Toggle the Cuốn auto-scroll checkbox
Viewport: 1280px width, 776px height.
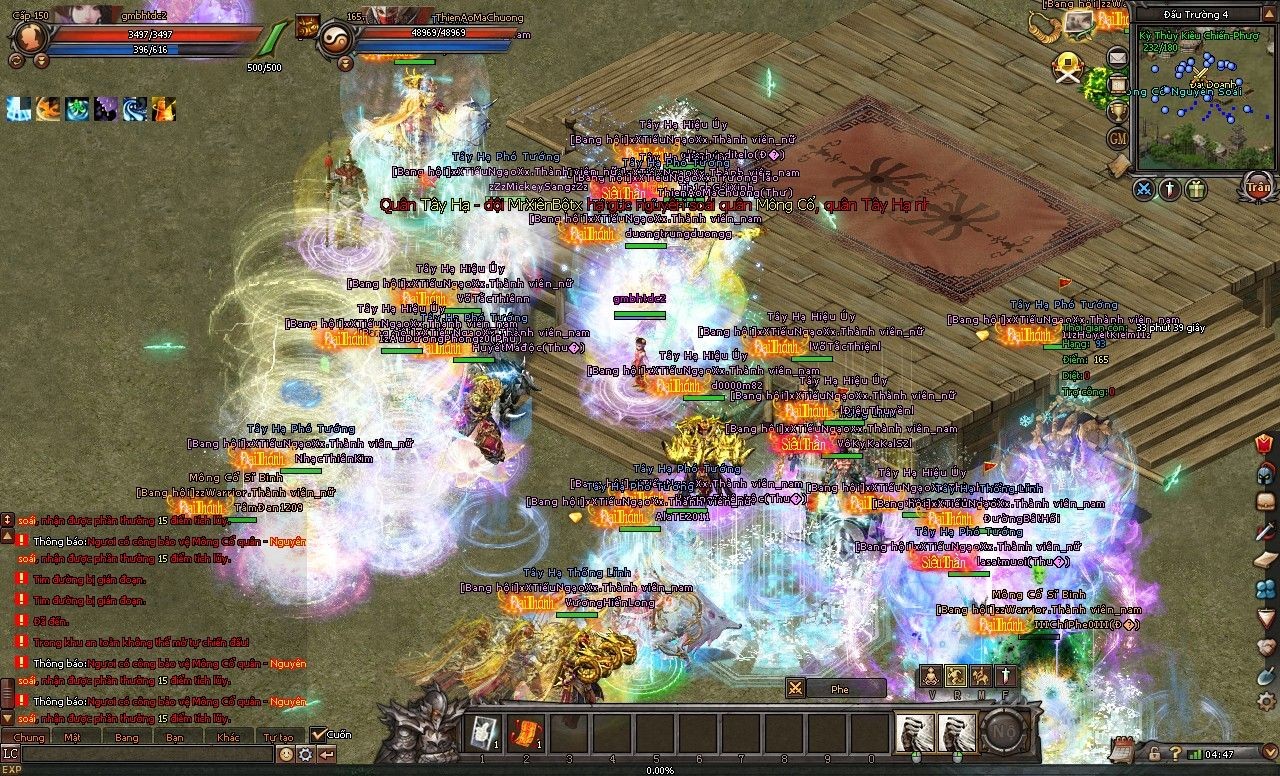coord(318,734)
